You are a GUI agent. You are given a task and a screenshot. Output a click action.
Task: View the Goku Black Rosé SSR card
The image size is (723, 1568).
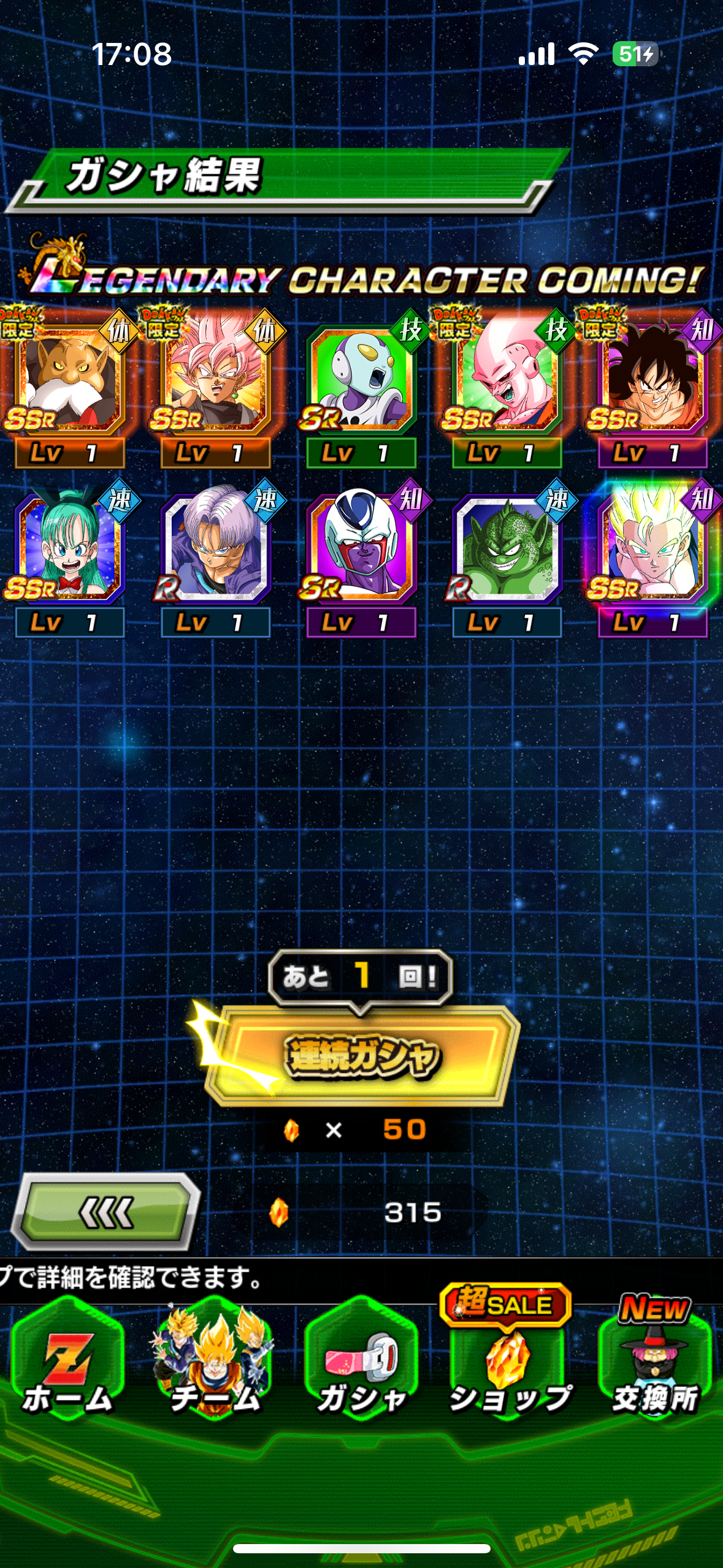click(215, 380)
